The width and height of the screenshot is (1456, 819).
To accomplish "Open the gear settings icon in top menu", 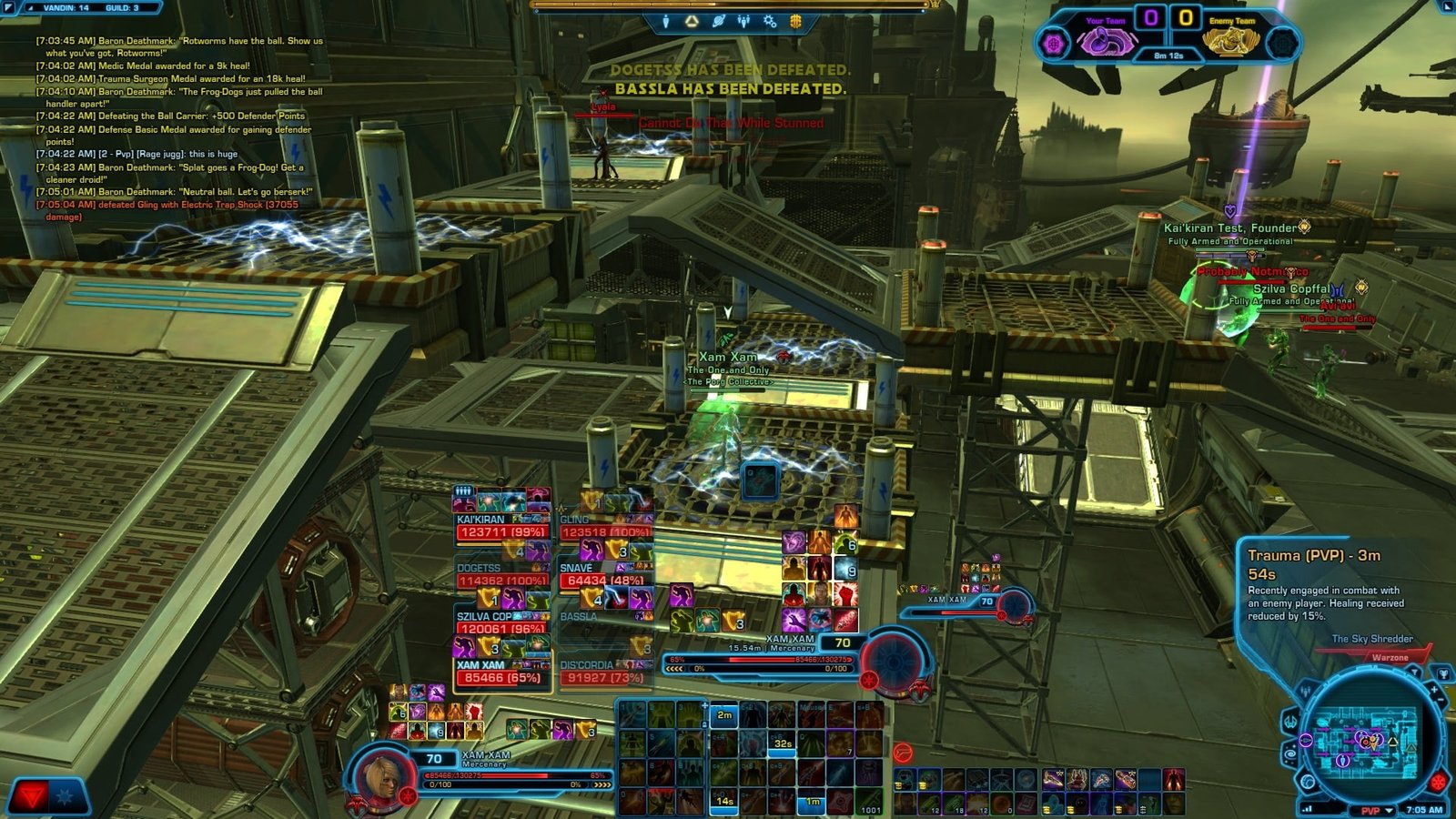I will (x=770, y=21).
